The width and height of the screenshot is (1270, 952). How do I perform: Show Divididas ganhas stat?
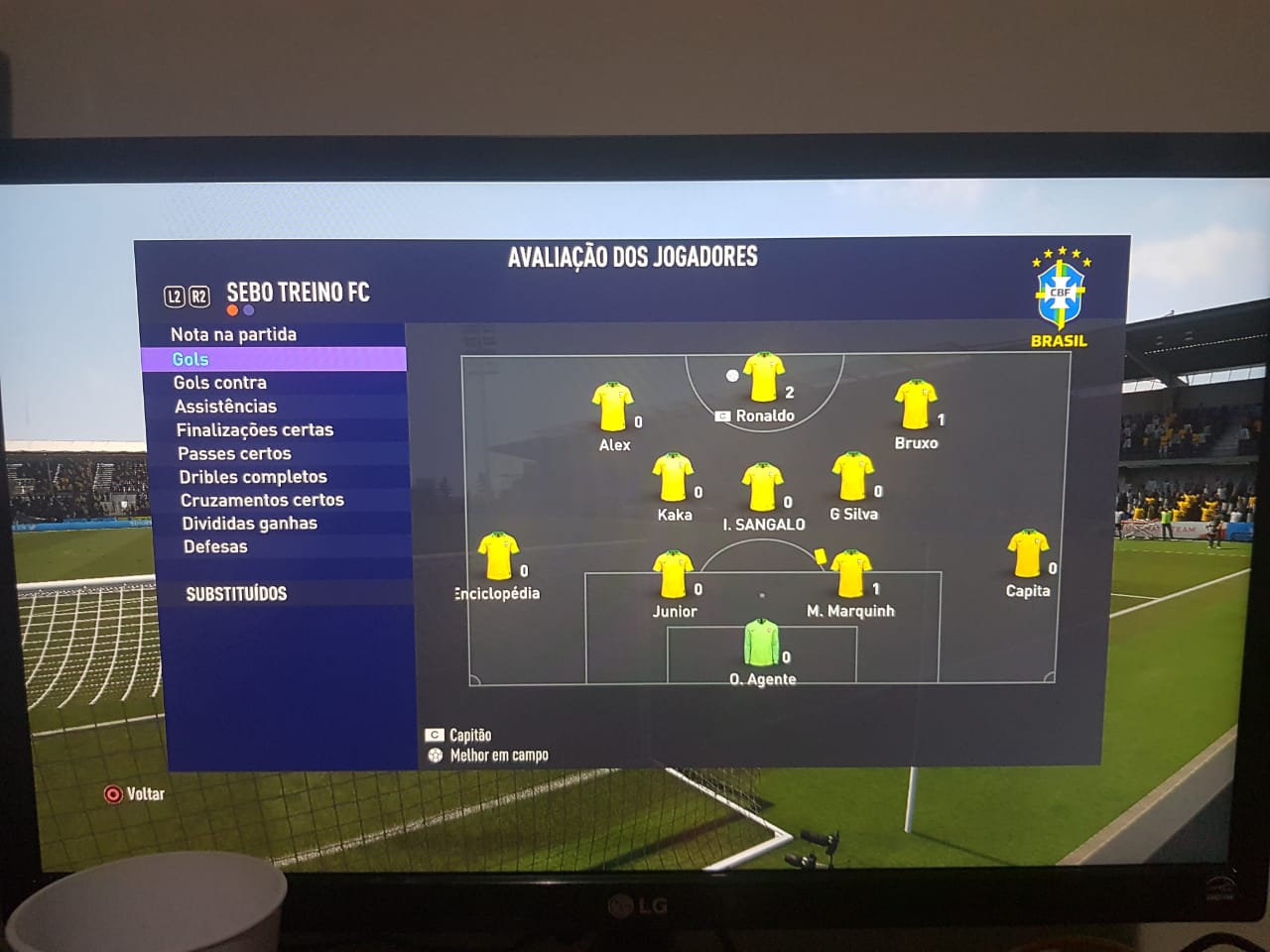(249, 524)
